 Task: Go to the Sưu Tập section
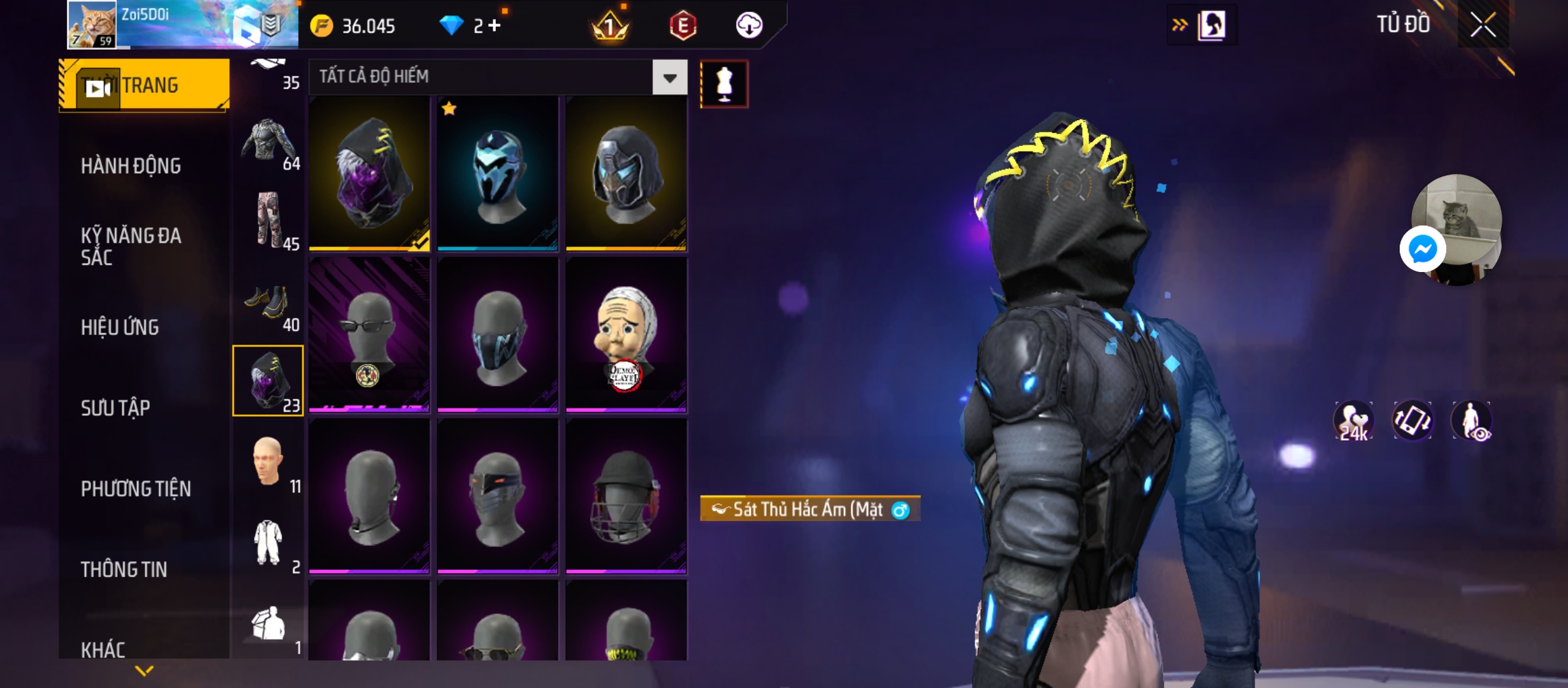[x=115, y=408]
